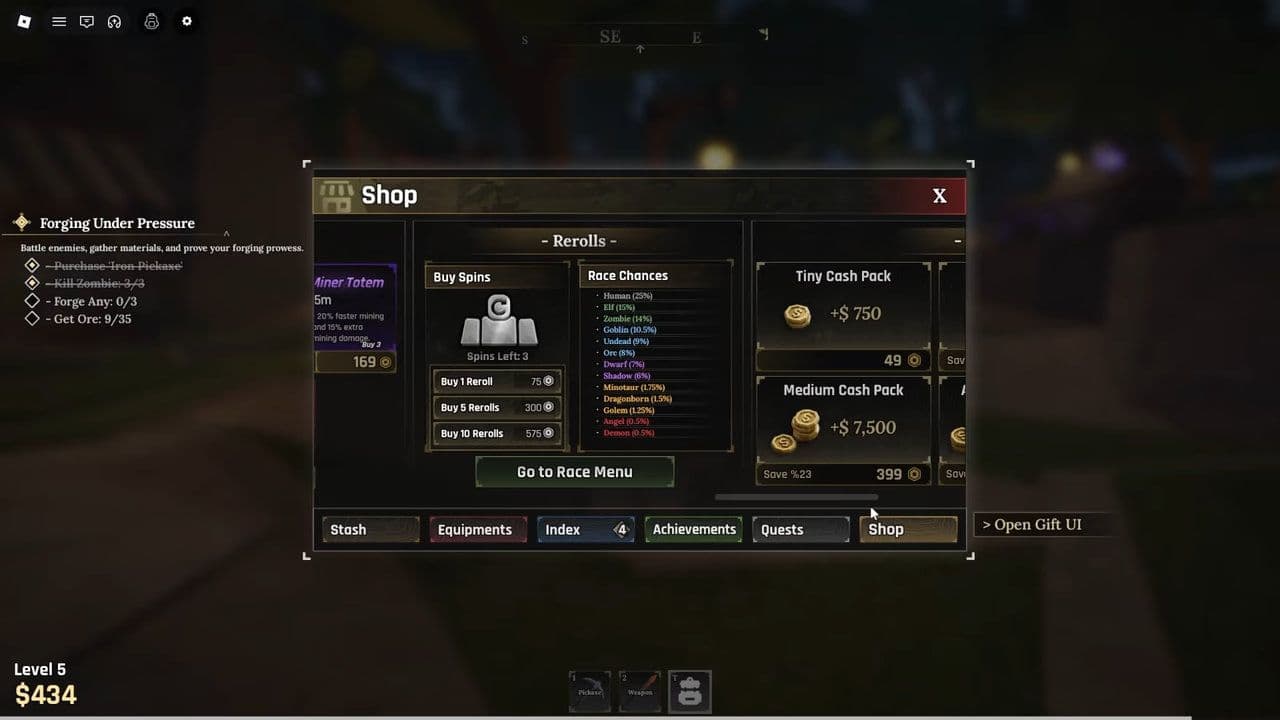Viewport: 1280px width, 720px height.
Task: Buy the Medium Cash Pack for 399
Action: pyautogui.click(x=843, y=428)
